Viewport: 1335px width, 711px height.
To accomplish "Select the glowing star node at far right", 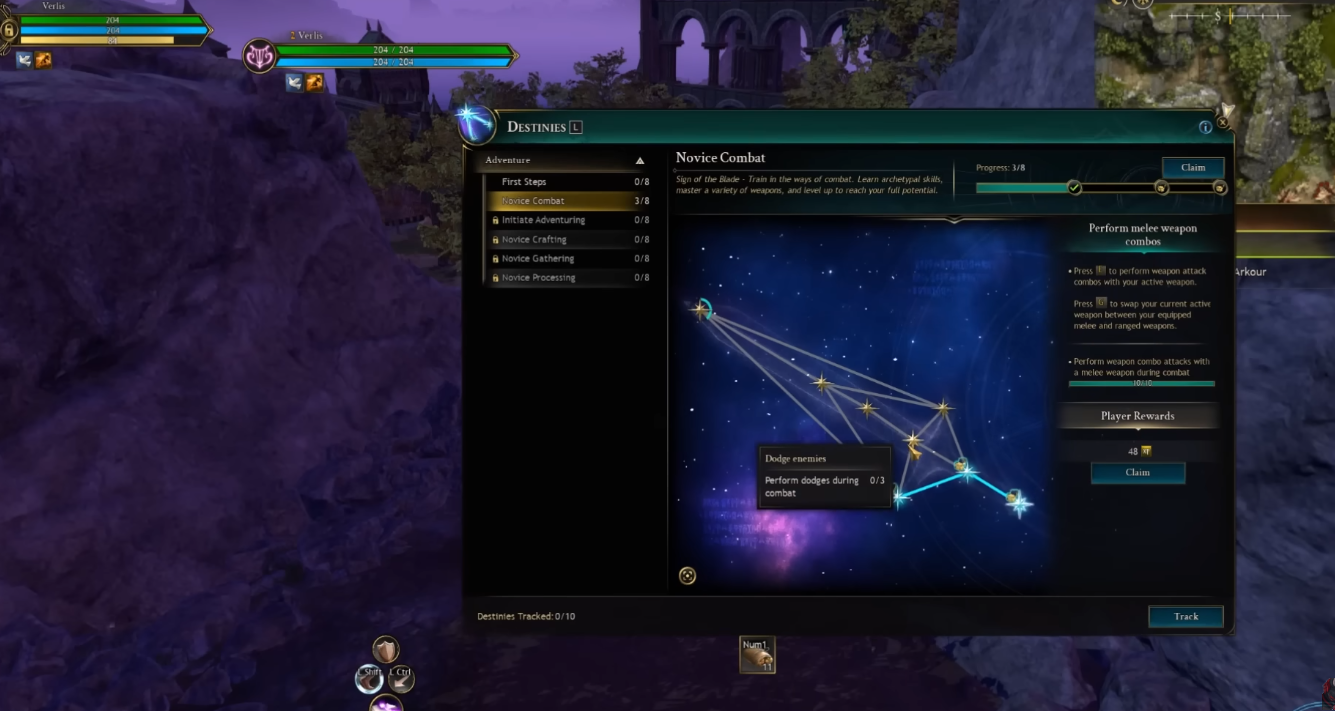I will tap(1019, 503).
